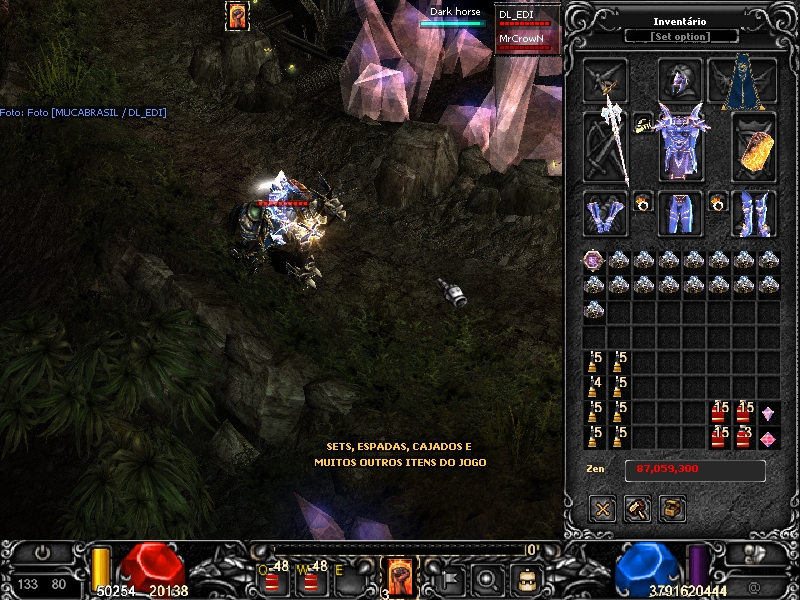Open the repair hammer function
This screenshot has height=600, width=800.
[638, 508]
